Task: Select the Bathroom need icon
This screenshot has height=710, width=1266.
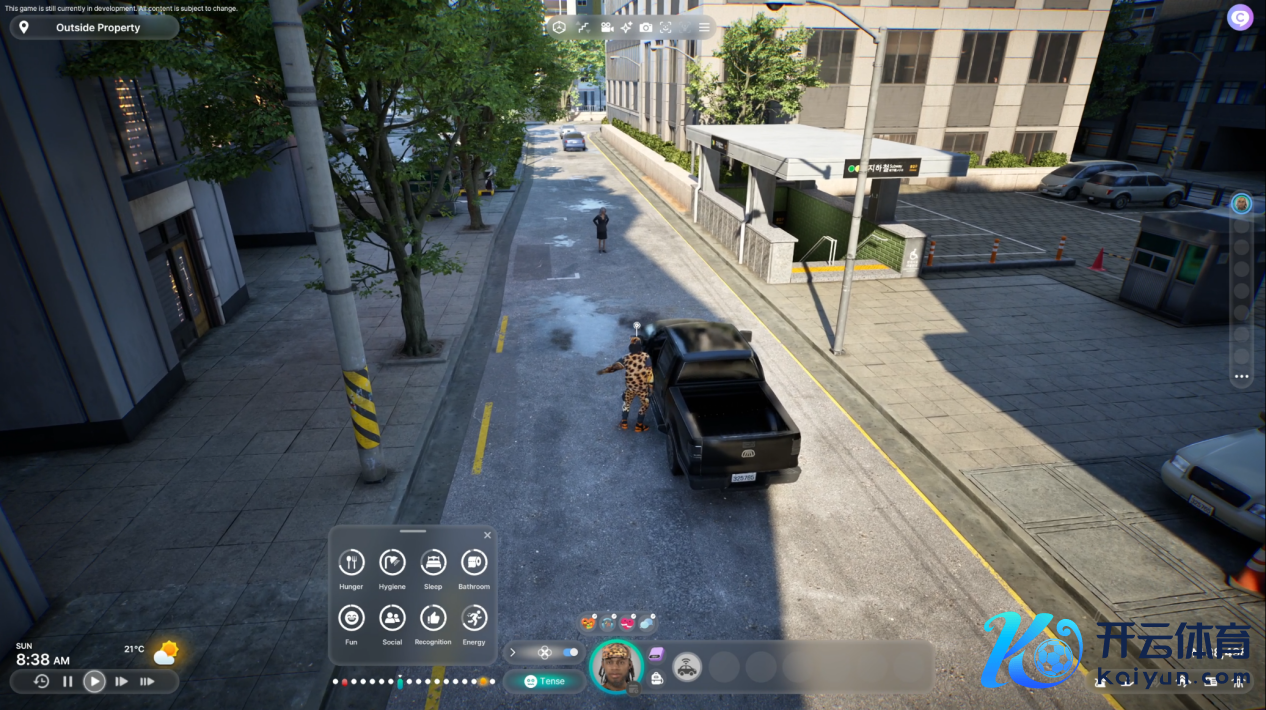Action: point(474,562)
